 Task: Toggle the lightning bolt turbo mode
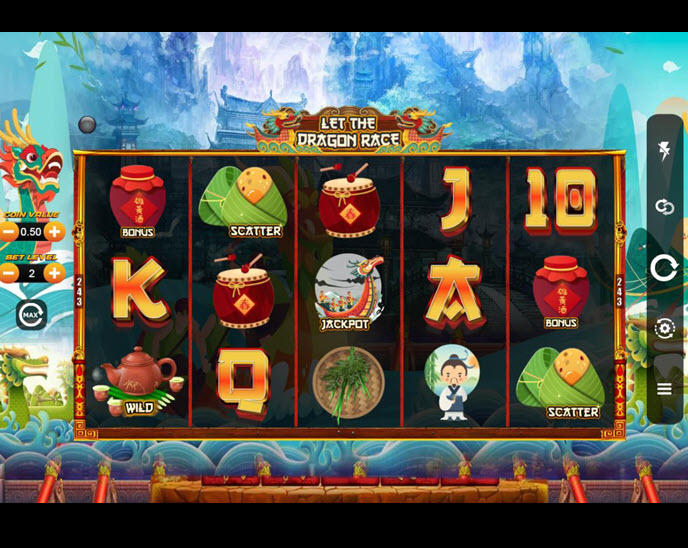[664, 151]
